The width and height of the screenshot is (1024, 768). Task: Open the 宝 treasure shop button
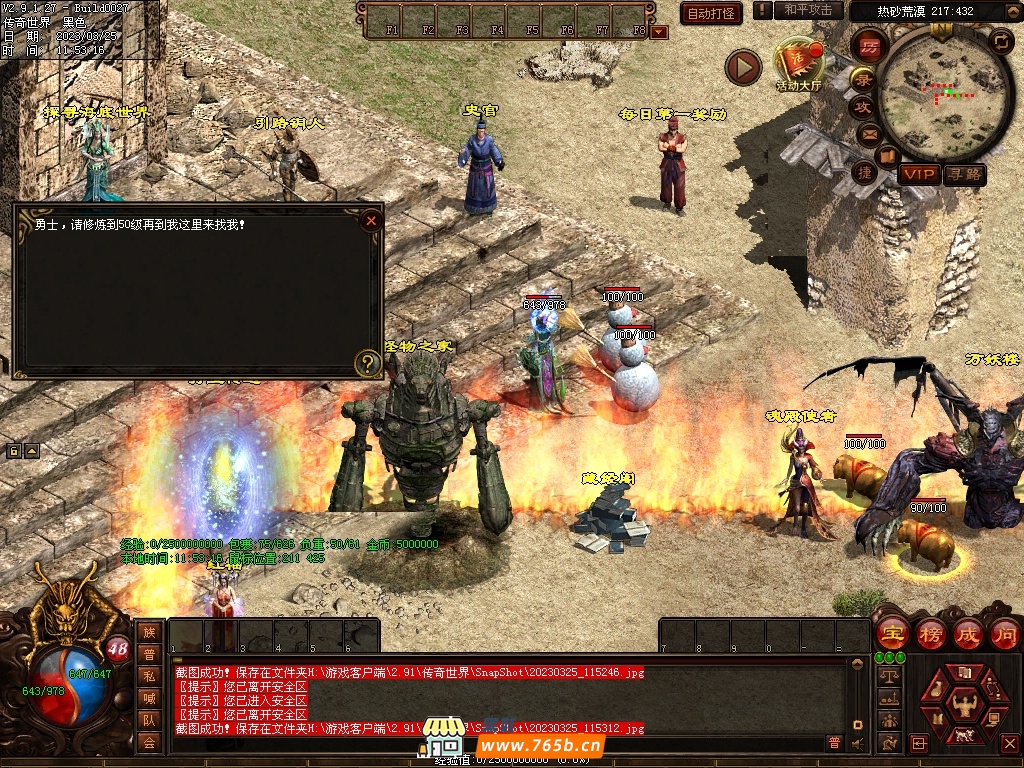(x=892, y=634)
